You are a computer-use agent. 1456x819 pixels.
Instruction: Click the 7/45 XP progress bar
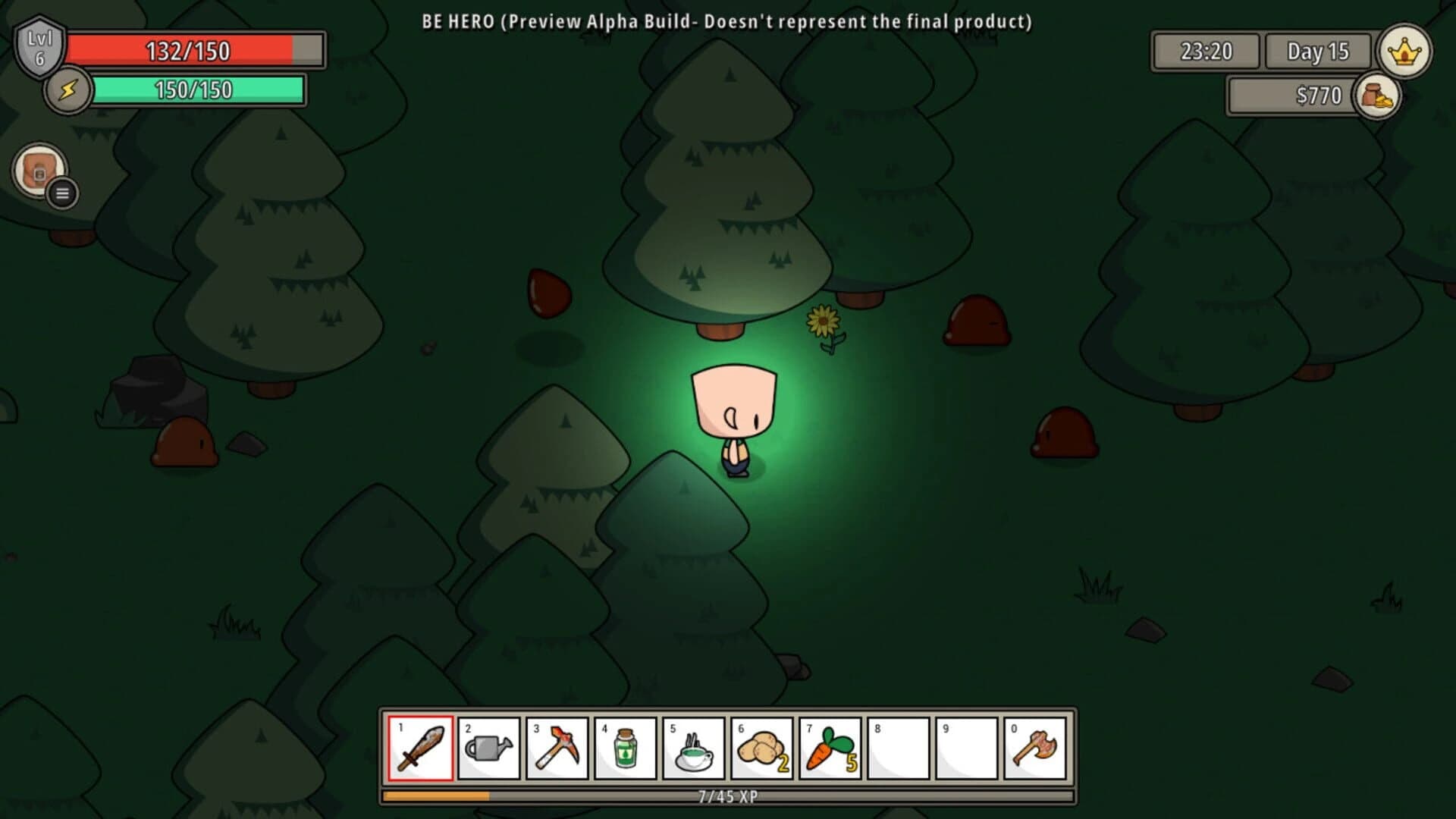tap(728, 797)
